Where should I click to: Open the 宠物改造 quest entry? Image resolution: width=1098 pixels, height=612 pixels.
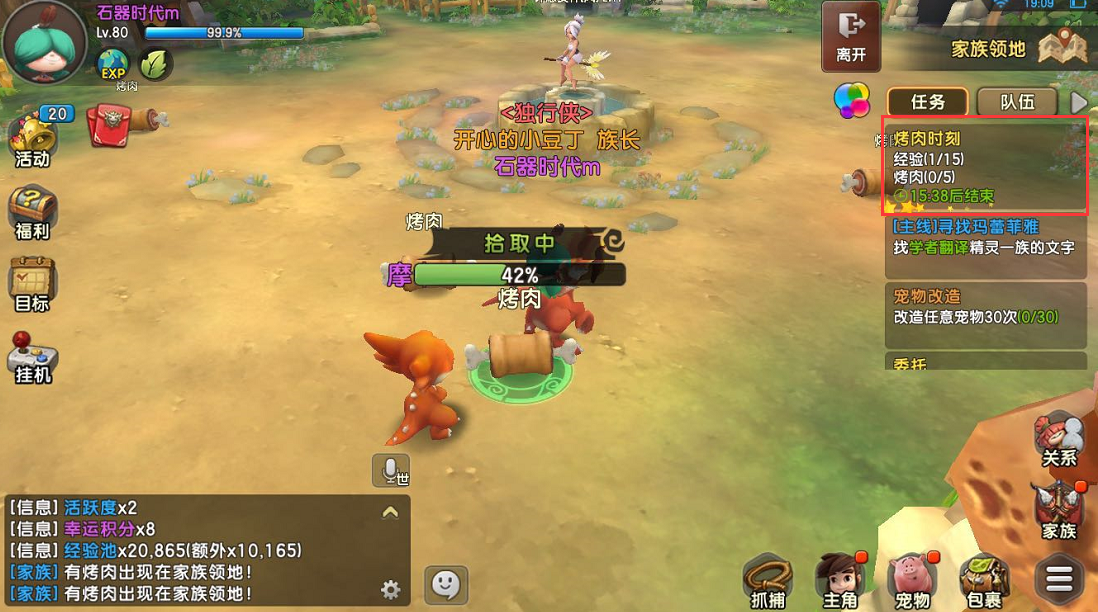point(985,306)
